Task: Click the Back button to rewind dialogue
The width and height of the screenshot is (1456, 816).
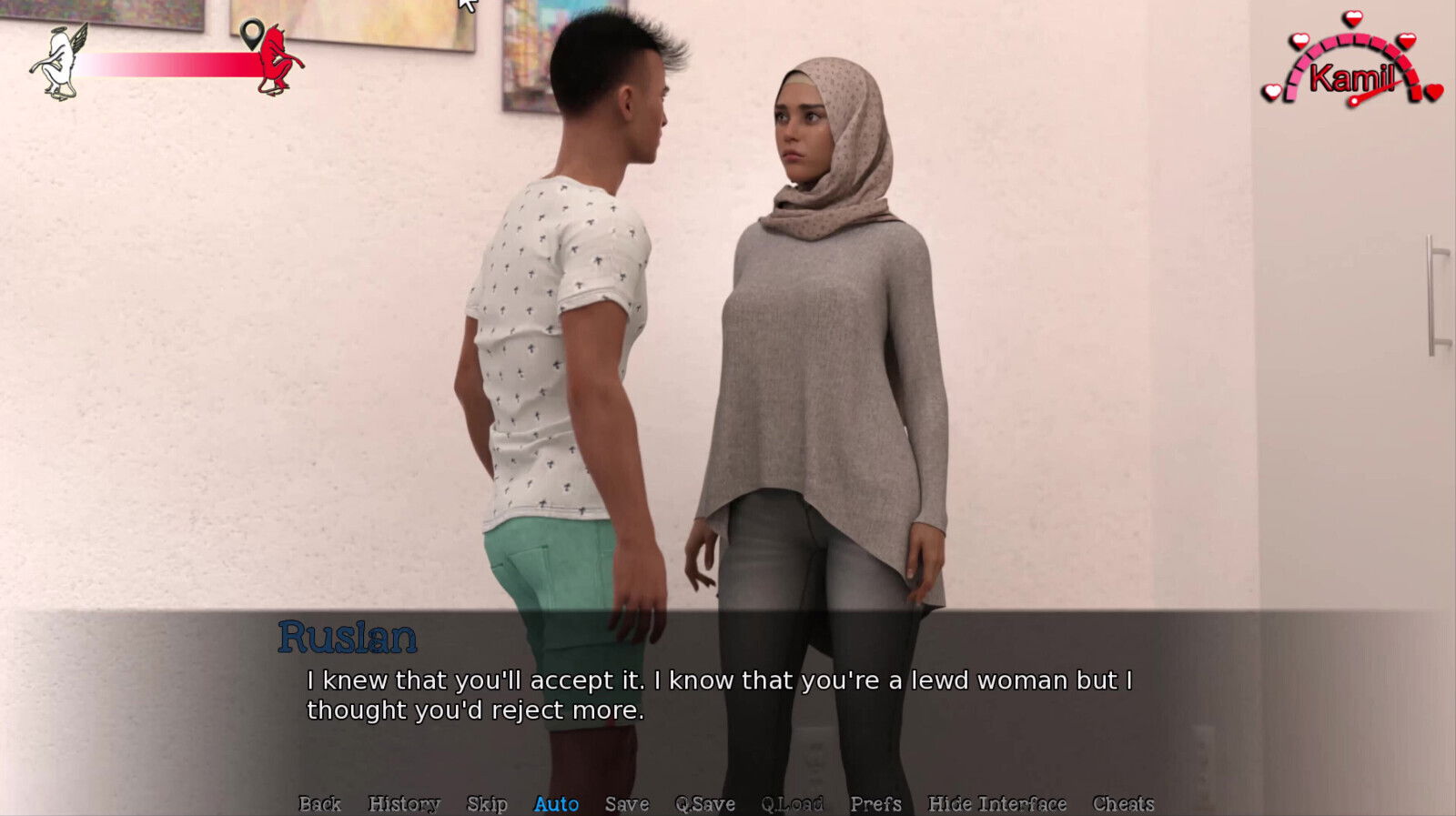Action: pos(319,804)
